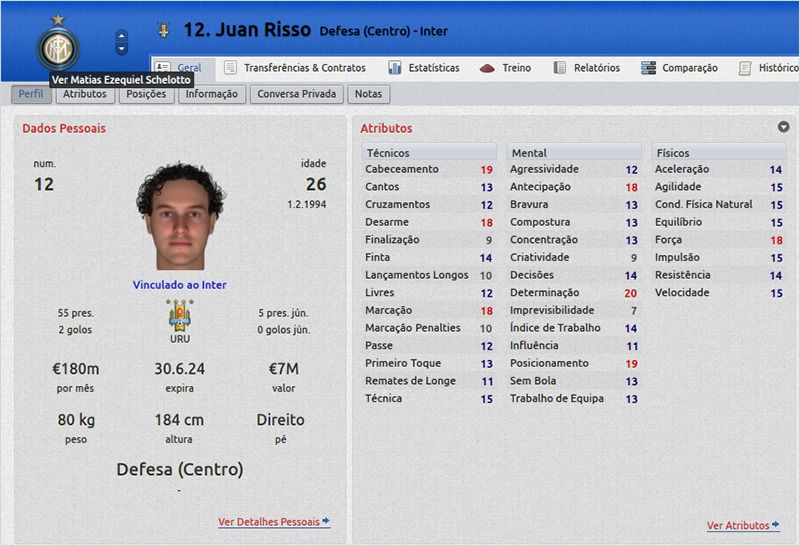Click the Vinculado ao Inter club link
This screenshot has height=546, width=800.
click(180, 285)
